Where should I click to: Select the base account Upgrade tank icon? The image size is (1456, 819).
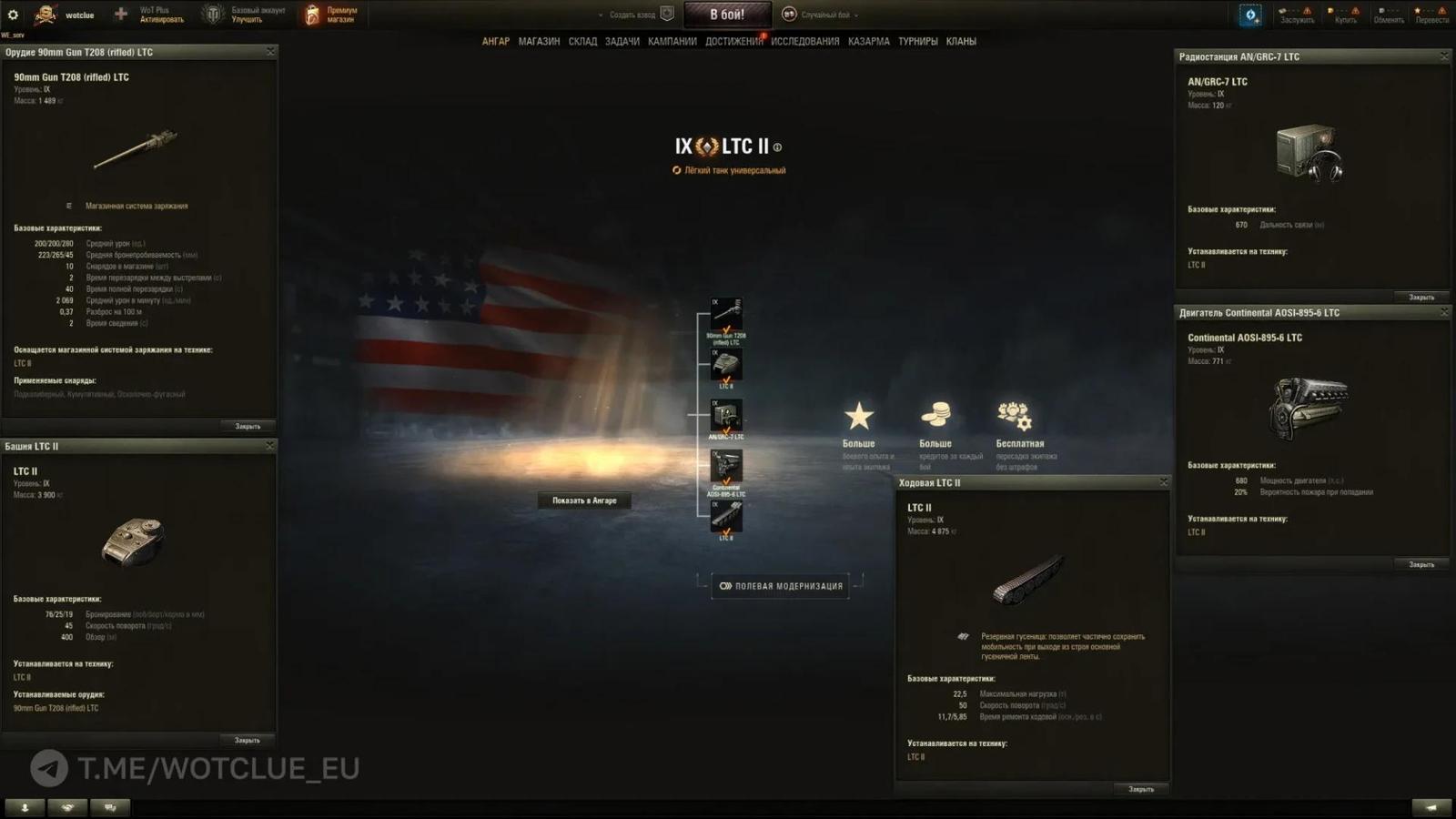(x=211, y=14)
